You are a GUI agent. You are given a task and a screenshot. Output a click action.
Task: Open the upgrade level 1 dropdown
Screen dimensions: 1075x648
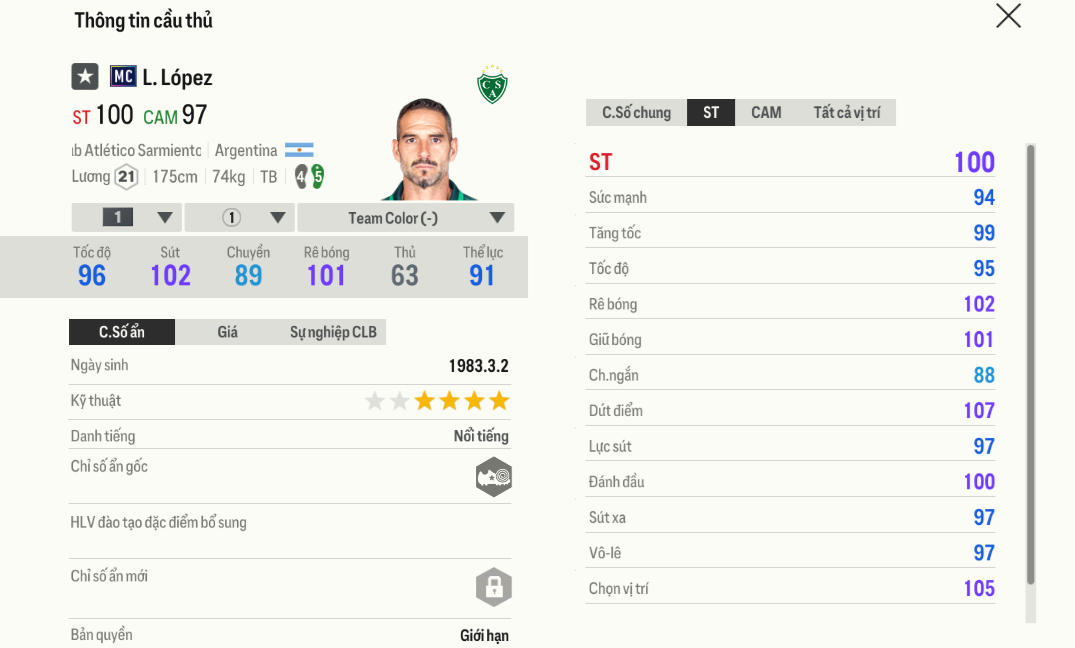point(127,218)
